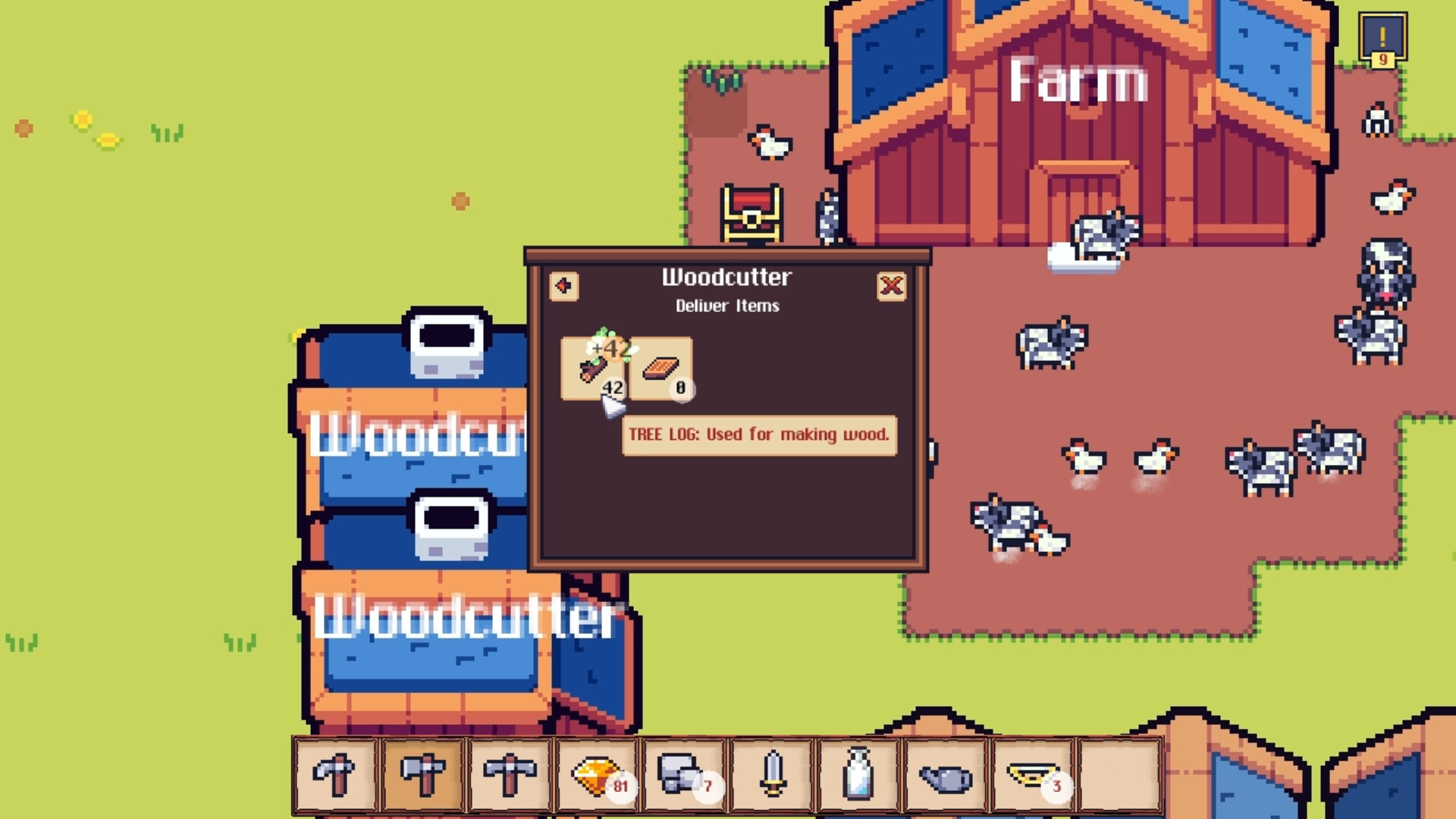Click the back arrow in the Woodcutter panel

pyautogui.click(x=562, y=287)
